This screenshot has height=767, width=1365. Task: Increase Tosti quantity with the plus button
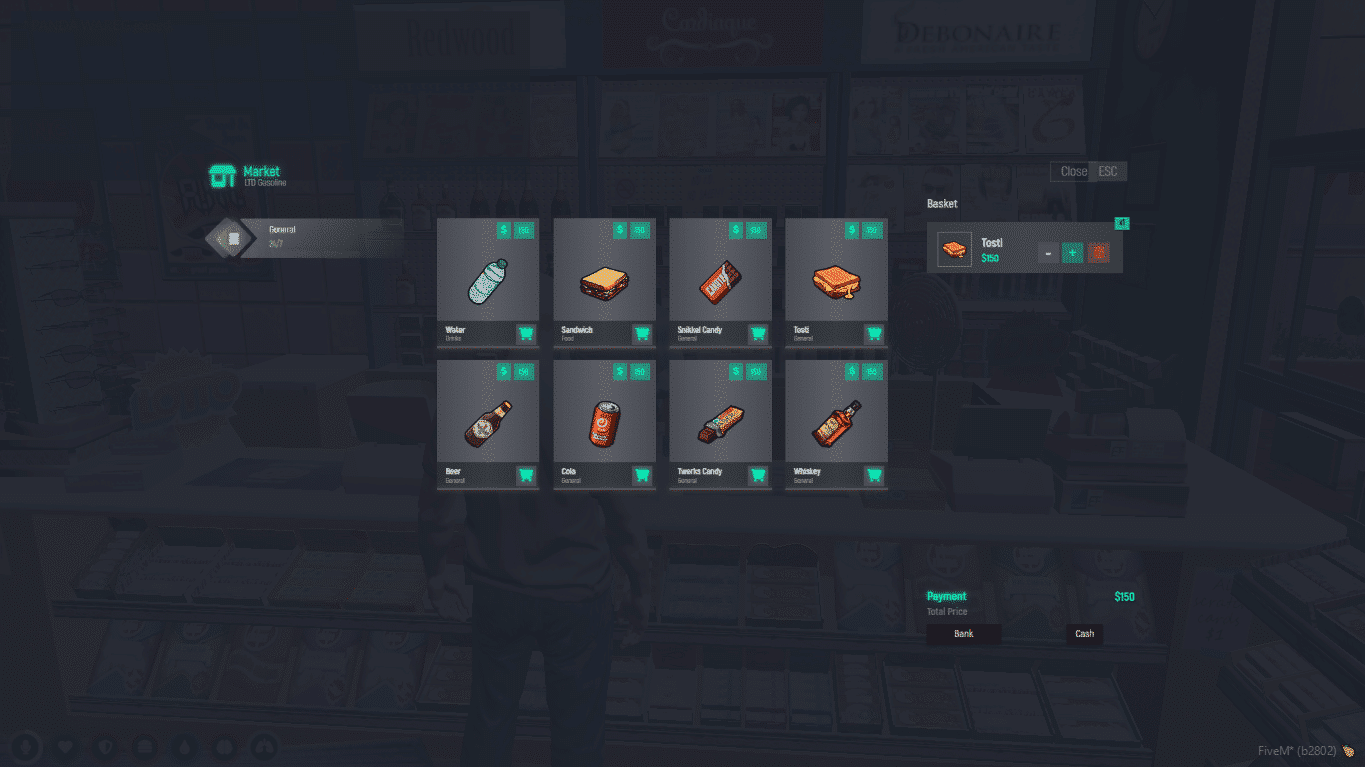pos(1071,253)
